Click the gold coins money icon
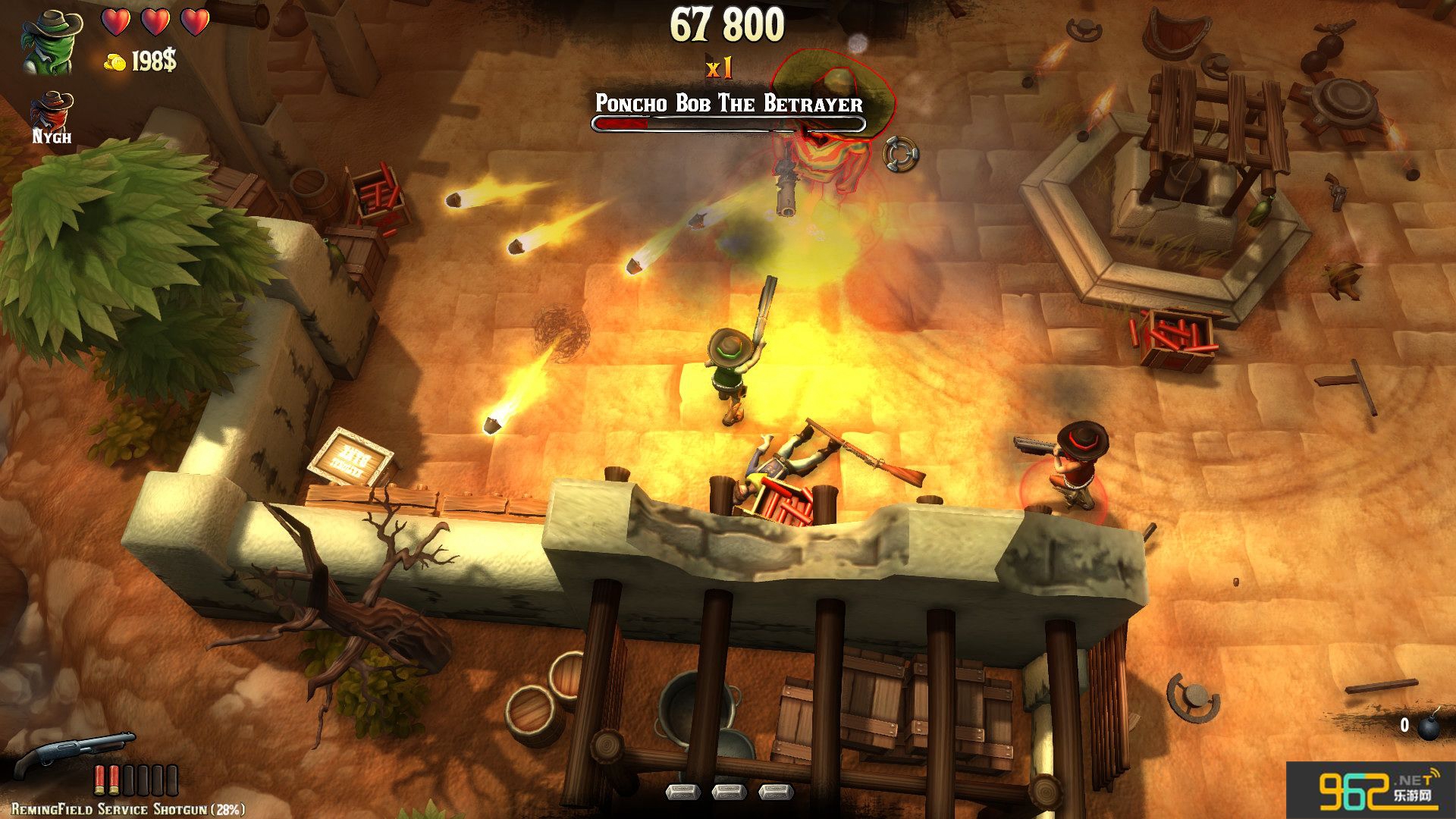 (115, 62)
